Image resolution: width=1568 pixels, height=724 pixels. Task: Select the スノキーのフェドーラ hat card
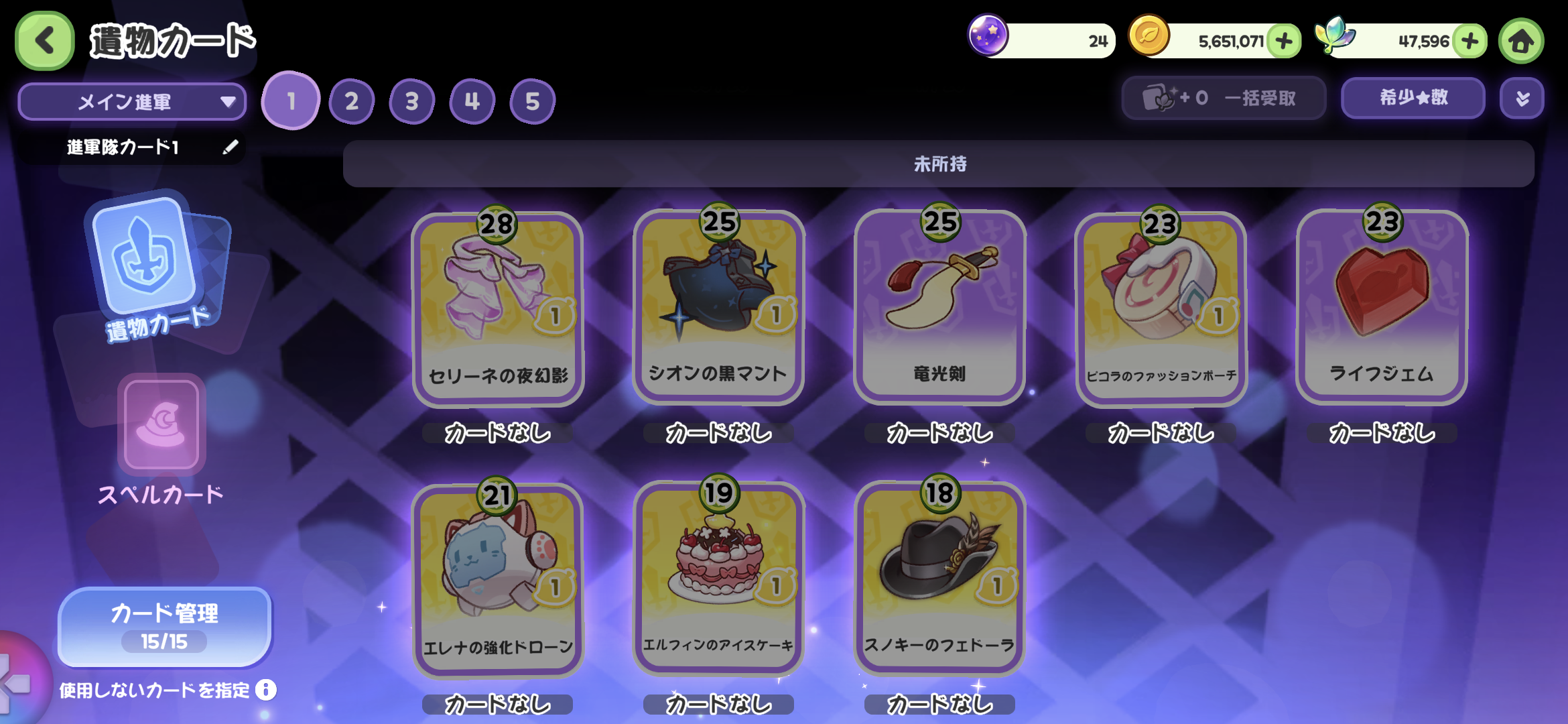(x=939, y=578)
